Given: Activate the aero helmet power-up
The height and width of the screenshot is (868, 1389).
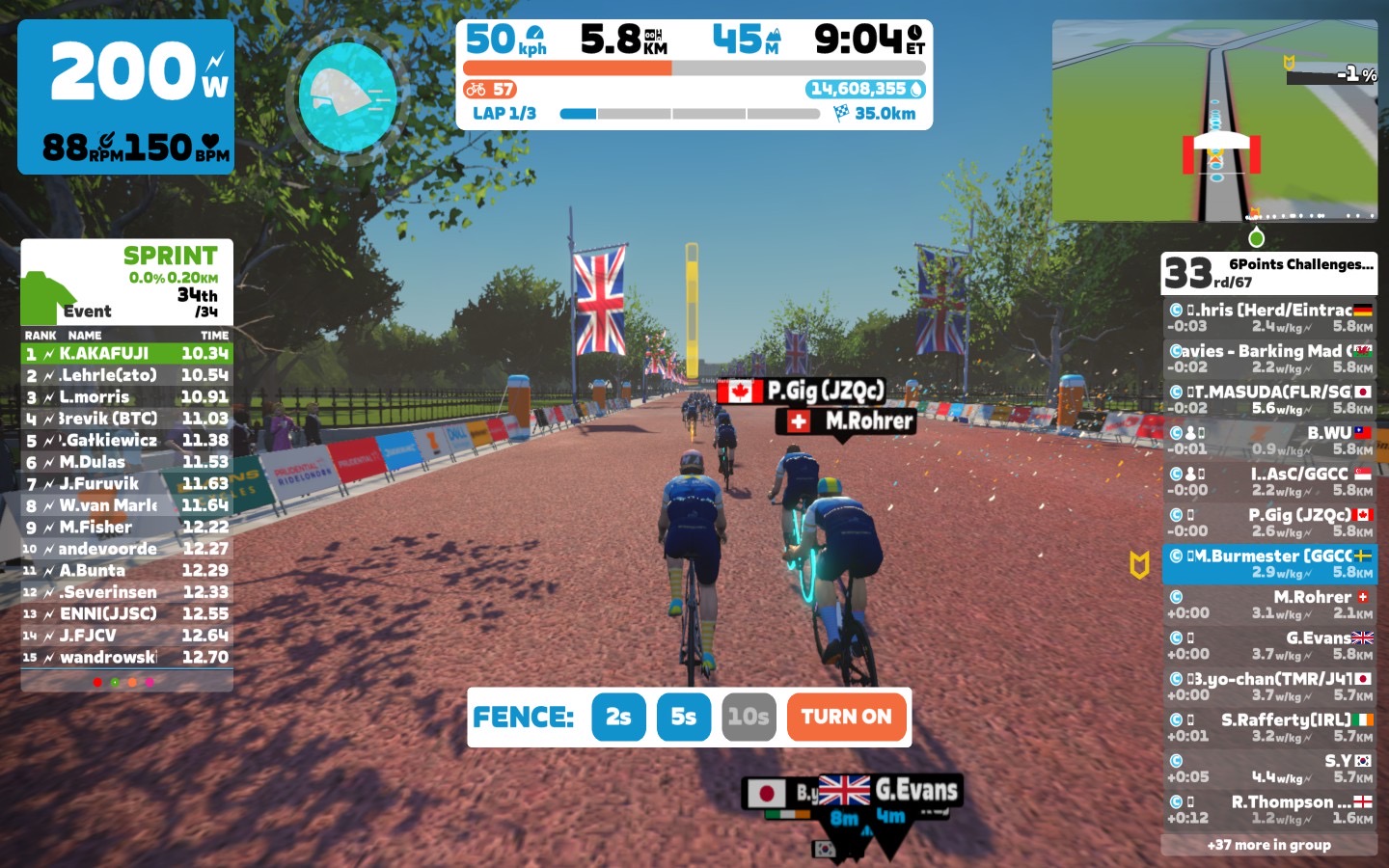Looking at the screenshot, I should tap(348, 97).
